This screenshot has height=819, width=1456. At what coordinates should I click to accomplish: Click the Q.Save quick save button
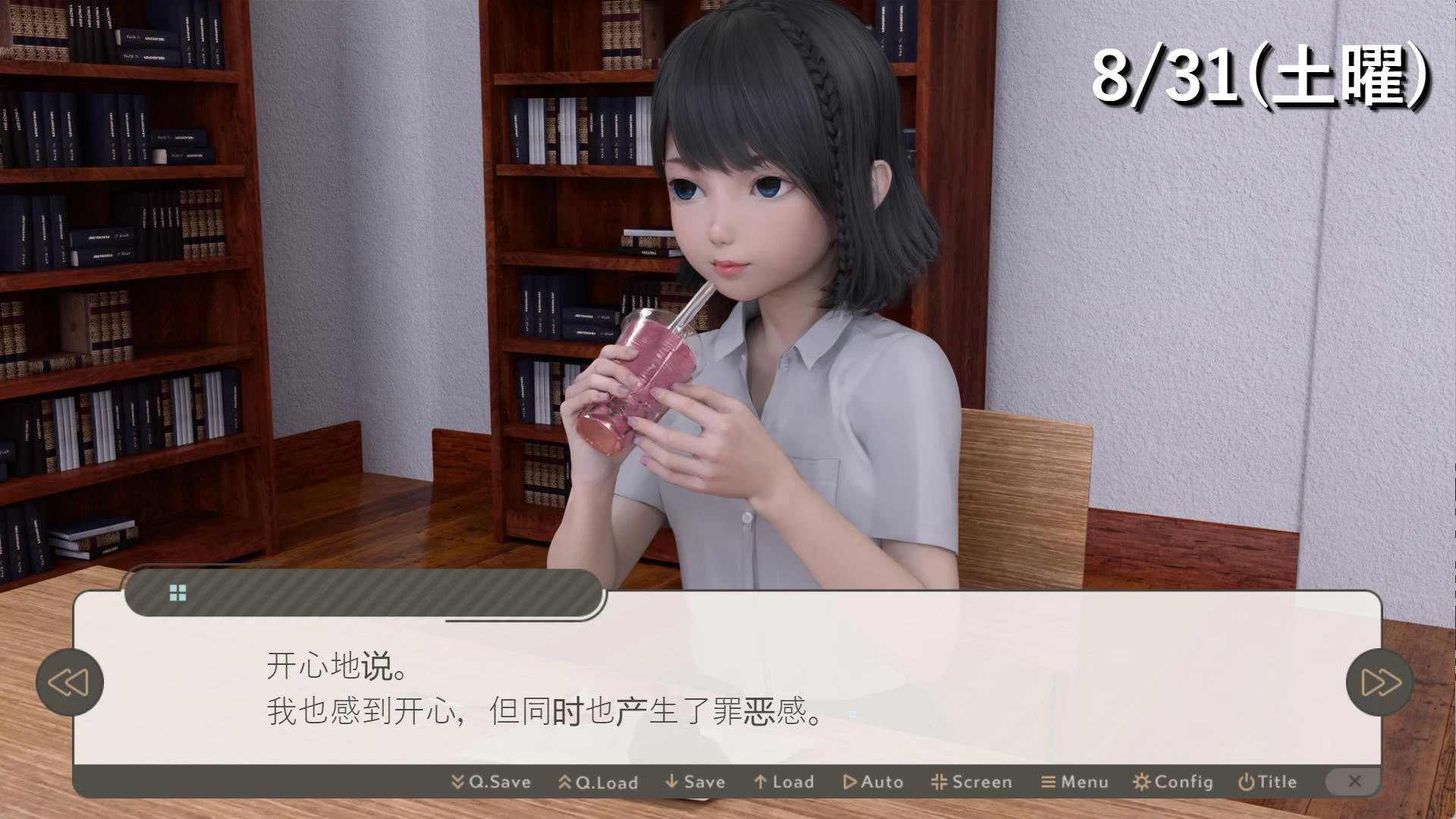(x=491, y=782)
